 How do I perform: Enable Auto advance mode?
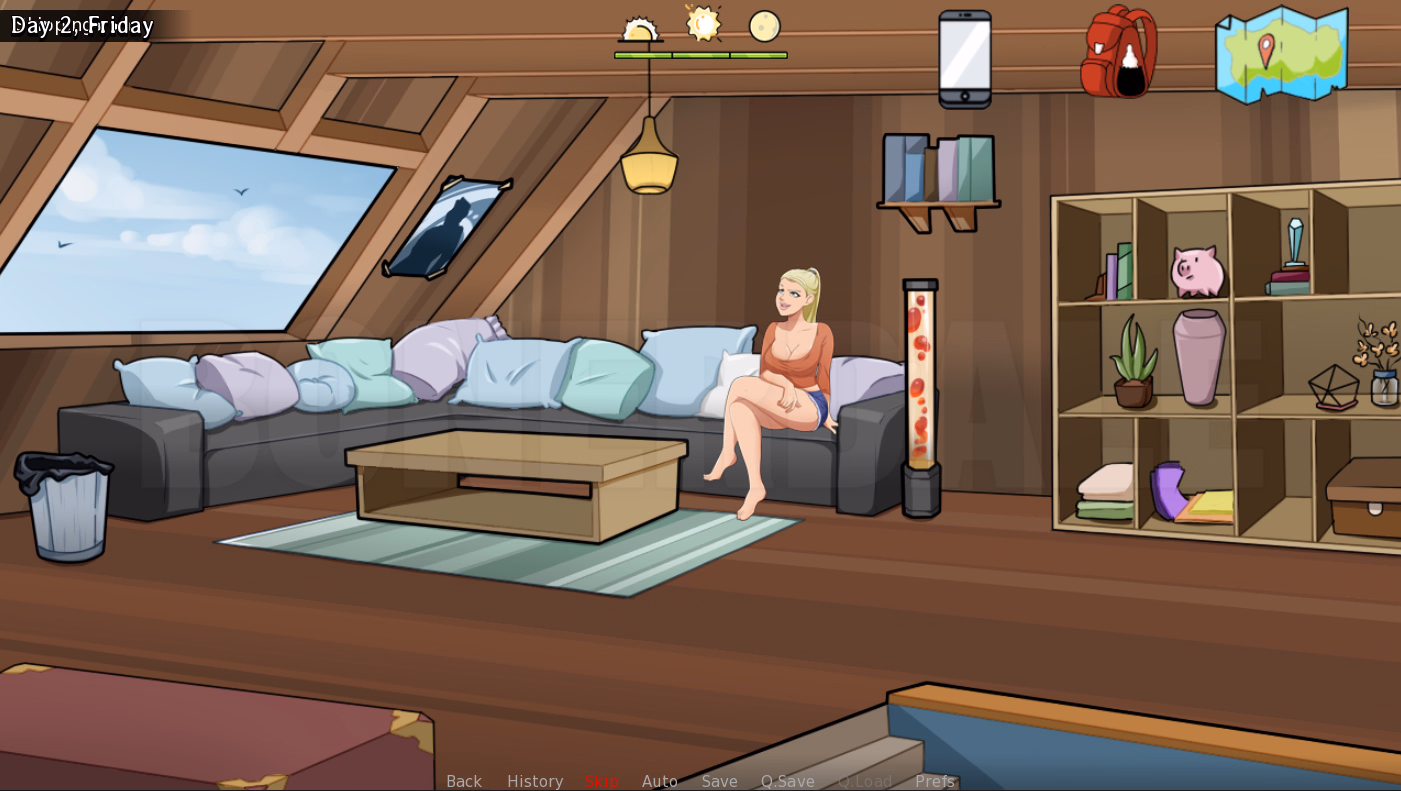(x=660, y=781)
